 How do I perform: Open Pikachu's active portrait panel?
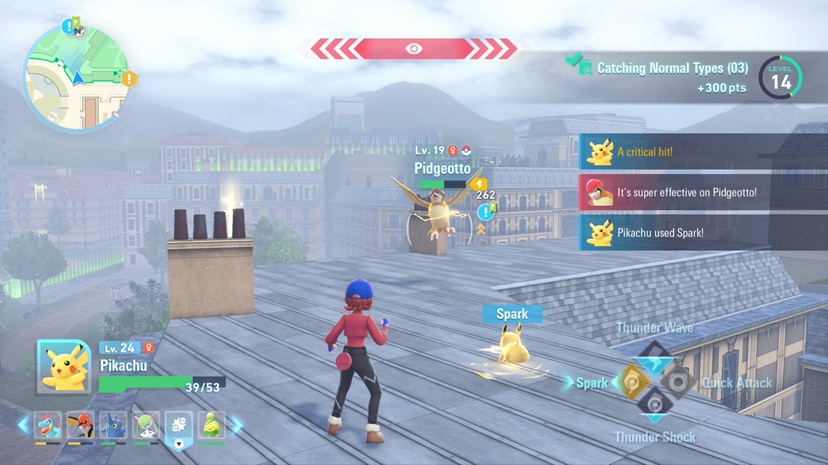coord(64,367)
